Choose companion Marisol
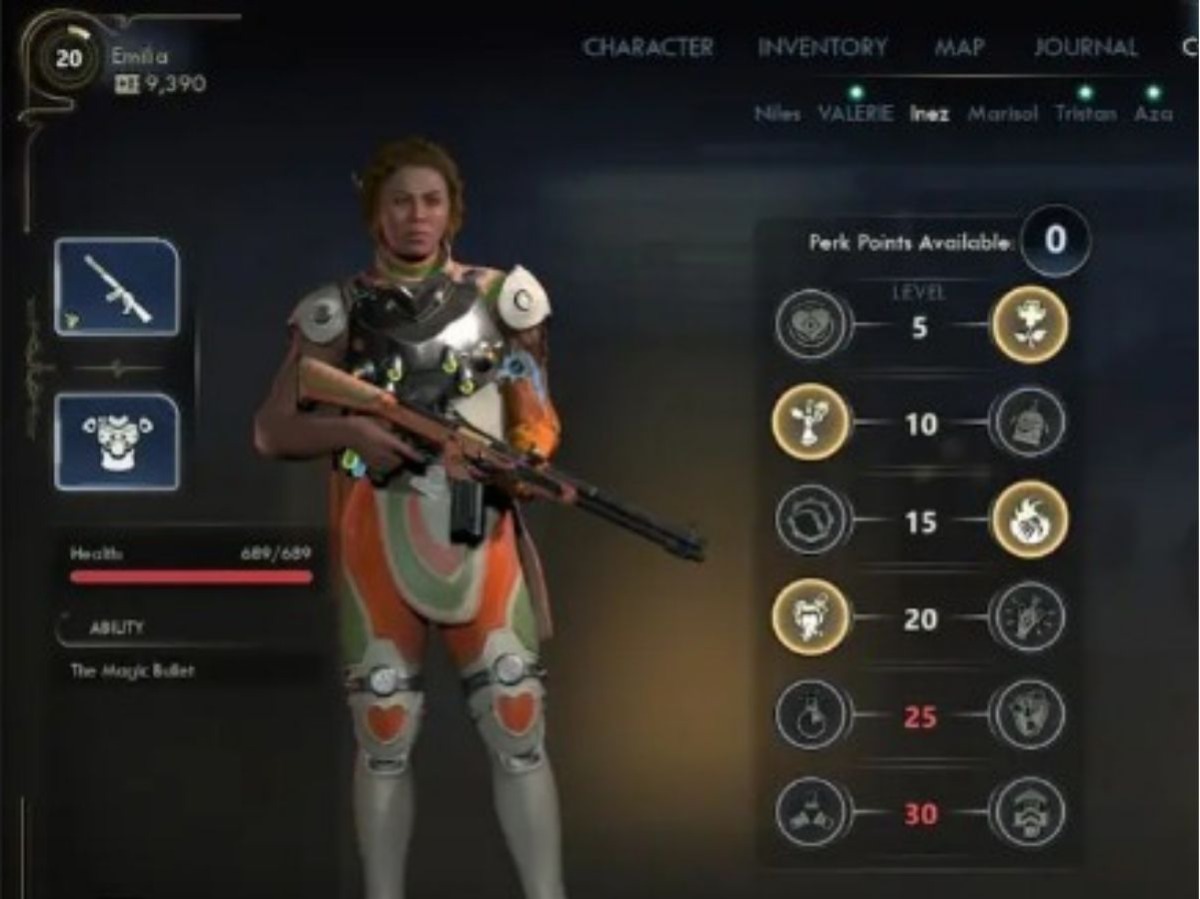Screen dimensions: 1200x899 click(x=1002, y=114)
